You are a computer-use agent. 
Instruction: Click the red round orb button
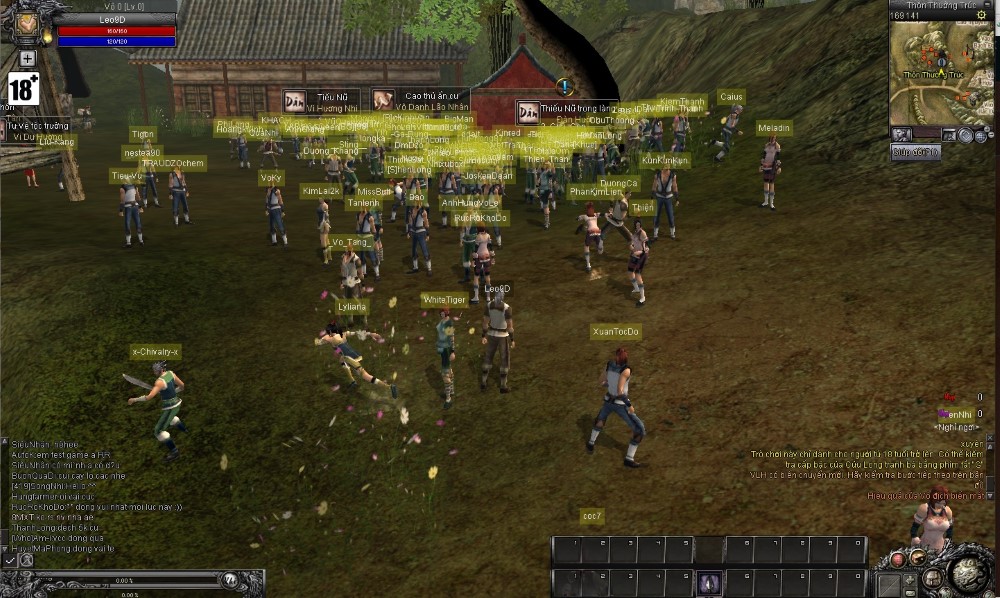click(x=898, y=559)
